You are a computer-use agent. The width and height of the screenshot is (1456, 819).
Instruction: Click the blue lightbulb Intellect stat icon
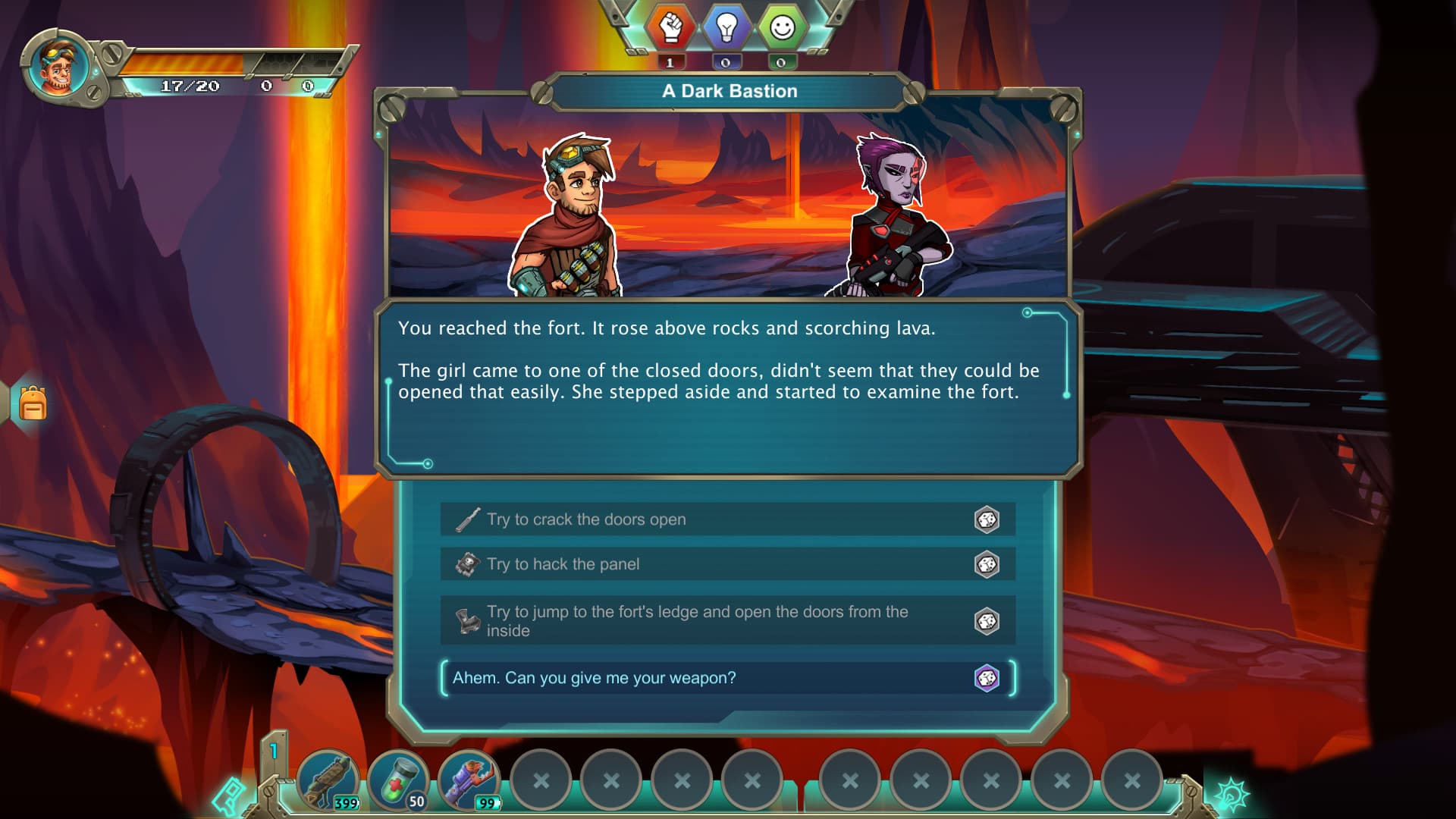pyautogui.click(x=726, y=27)
